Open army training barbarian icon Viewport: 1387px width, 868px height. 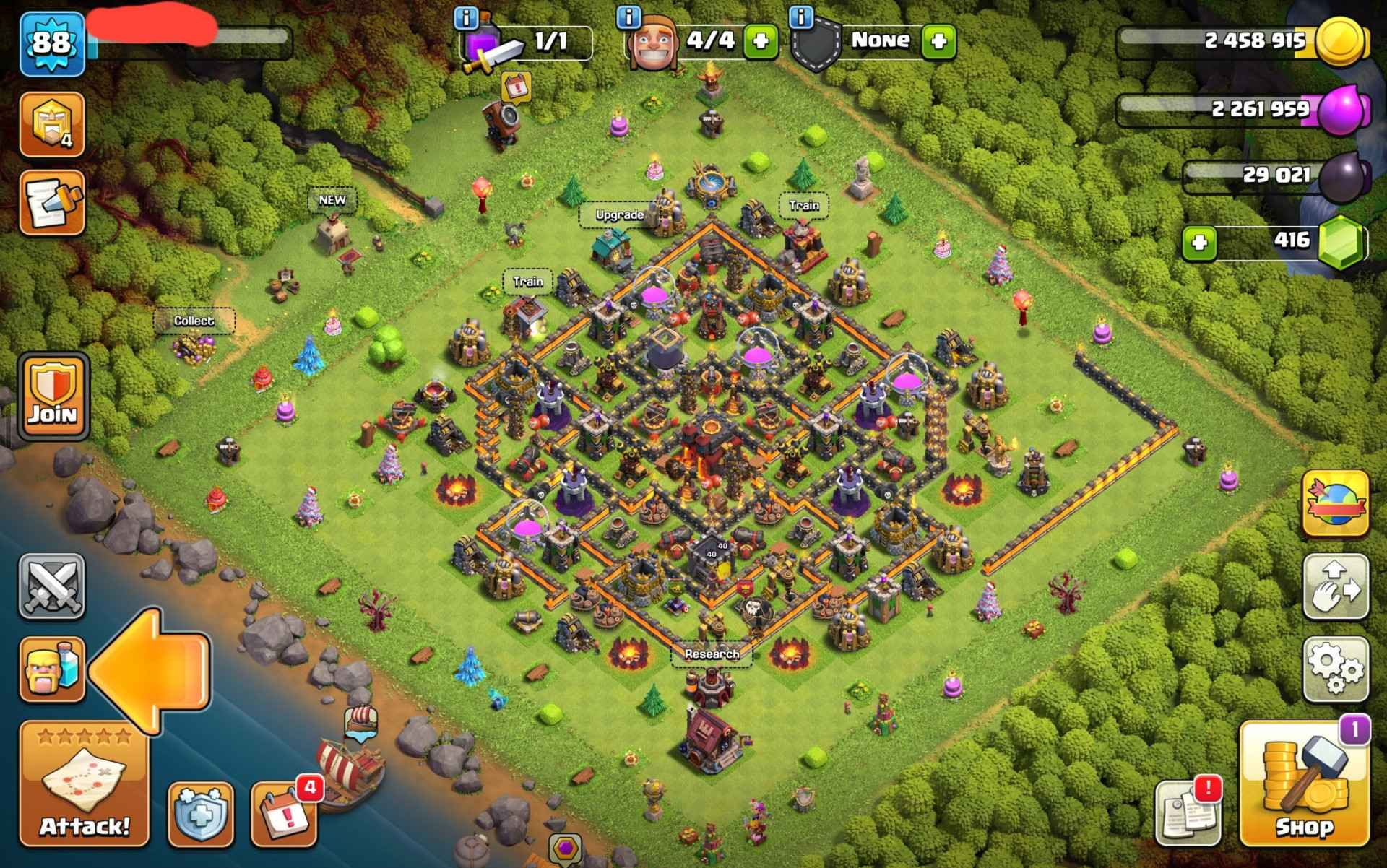52,669
